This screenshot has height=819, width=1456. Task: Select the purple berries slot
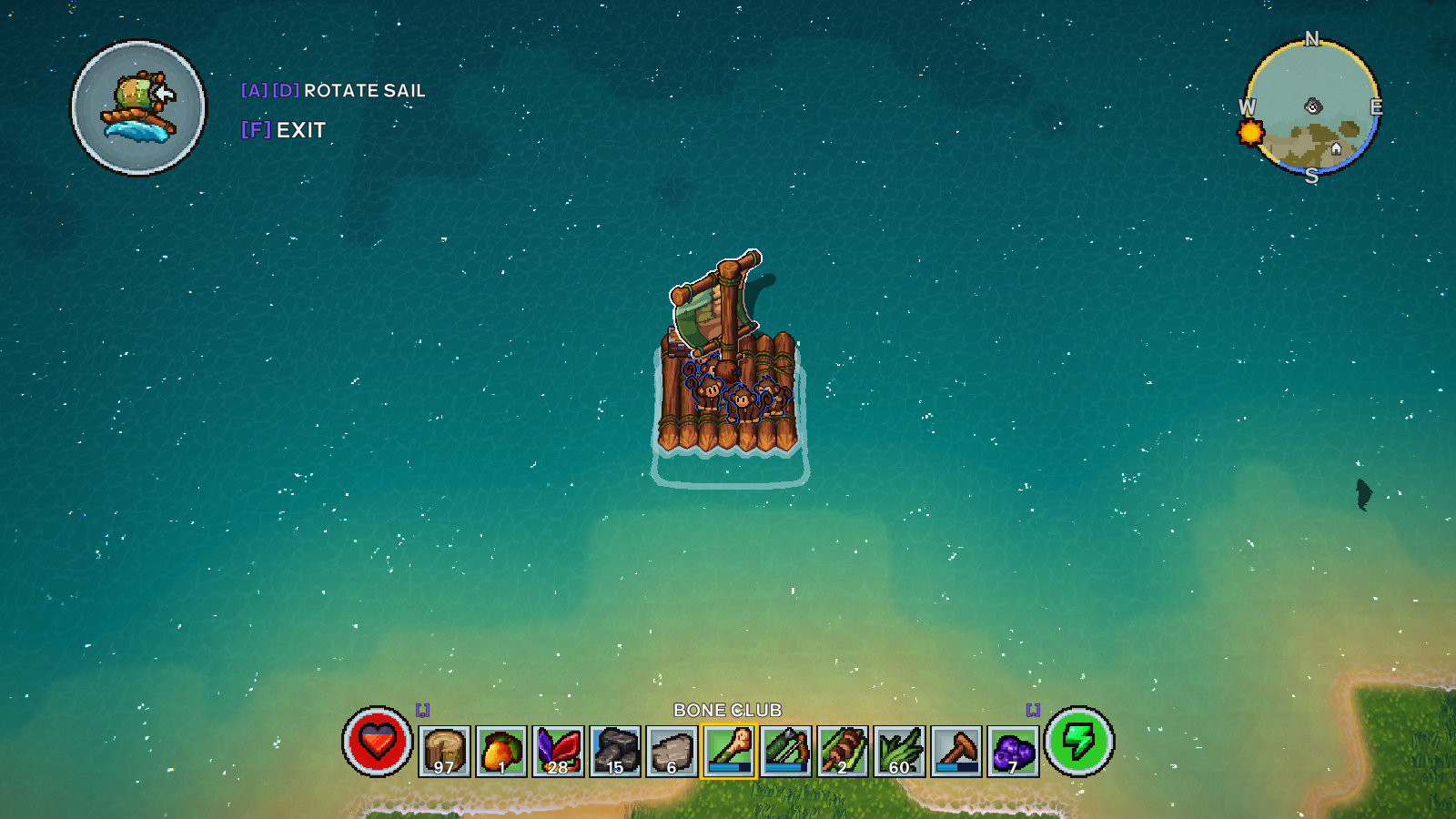[1013, 752]
